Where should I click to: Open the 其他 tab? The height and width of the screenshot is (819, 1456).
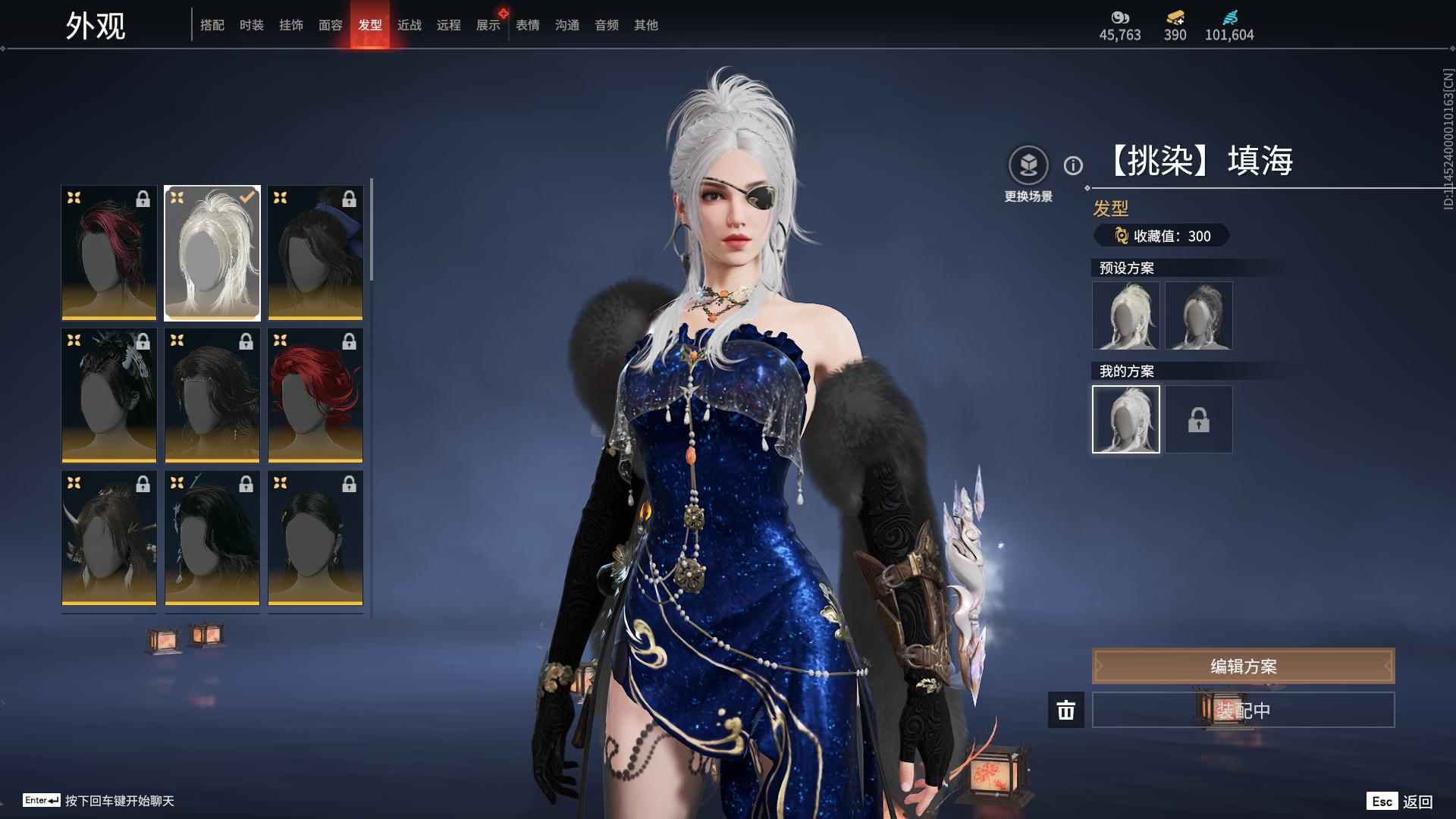tap(645, 25)
